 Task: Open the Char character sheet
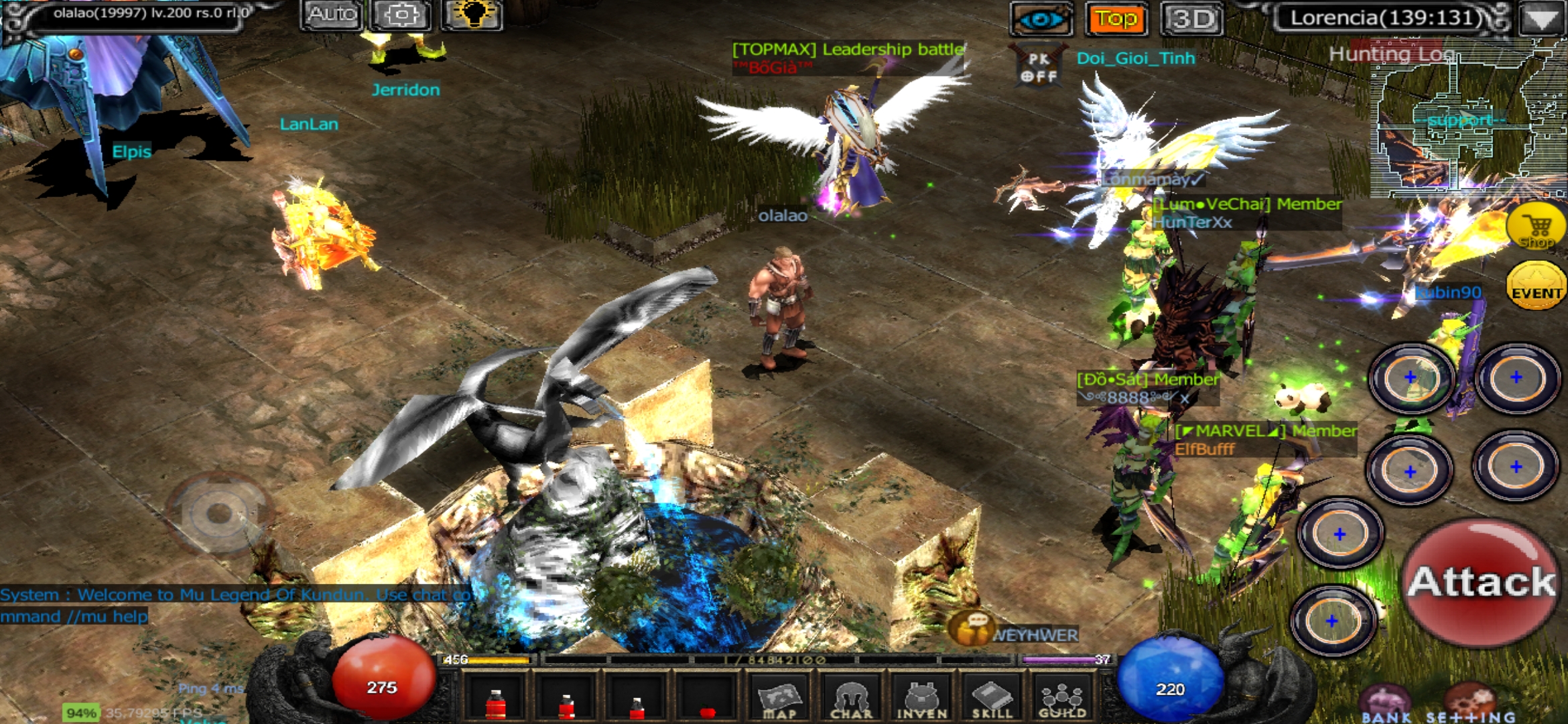[851, 701]
